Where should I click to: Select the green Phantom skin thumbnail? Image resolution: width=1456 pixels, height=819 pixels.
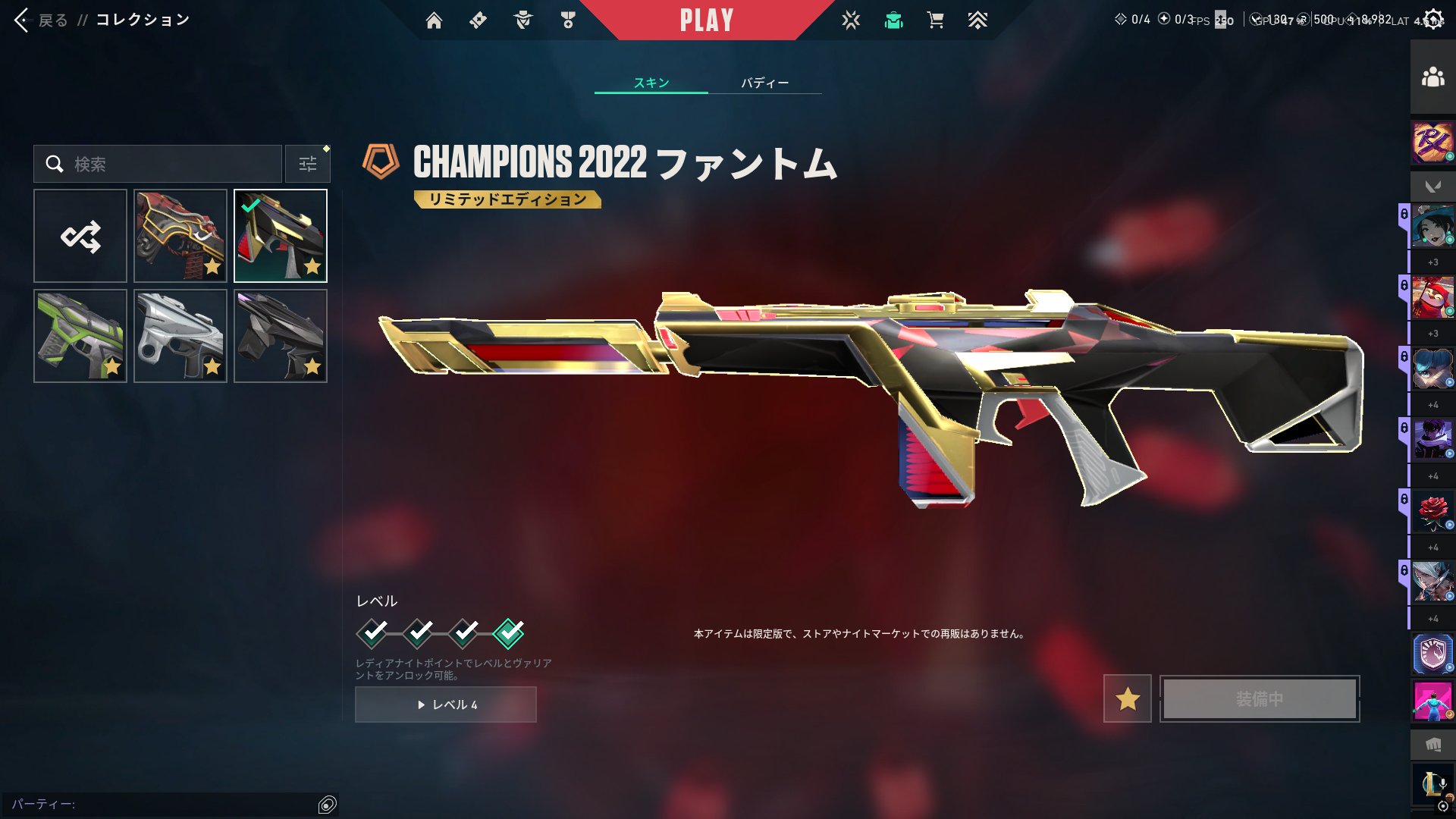tap(80, 336)
